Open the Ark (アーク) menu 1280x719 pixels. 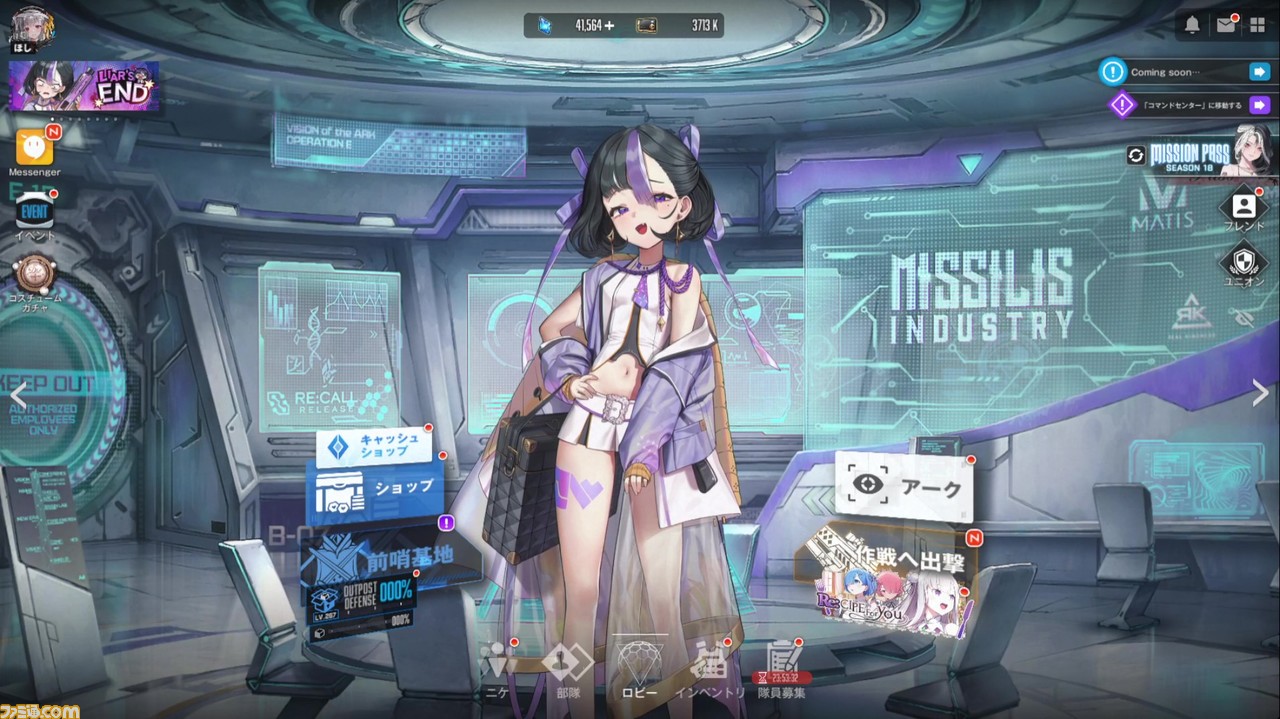pos(903,486)
